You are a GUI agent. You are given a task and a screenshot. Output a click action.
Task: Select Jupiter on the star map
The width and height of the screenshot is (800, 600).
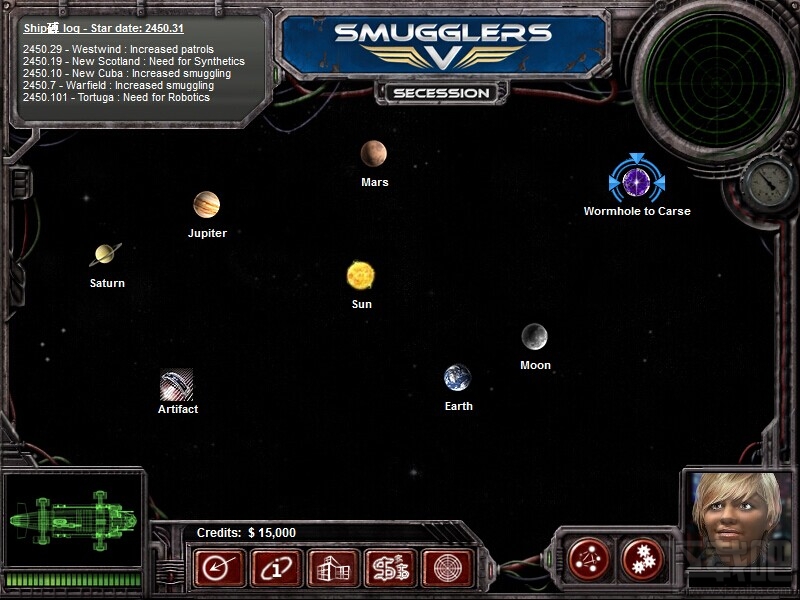206,205
